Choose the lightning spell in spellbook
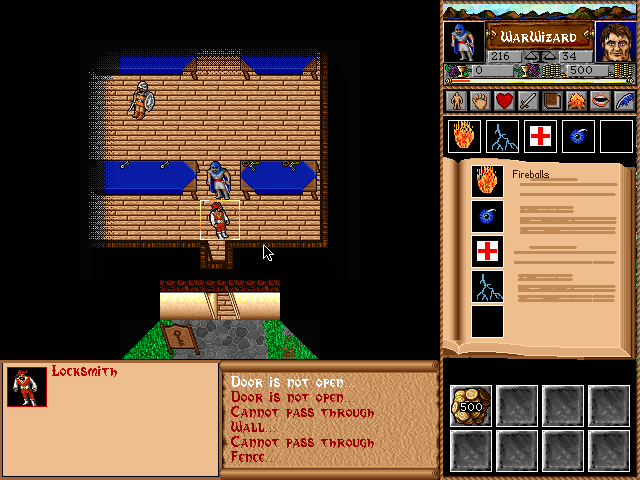640x480 pixels. pos(487,287)
